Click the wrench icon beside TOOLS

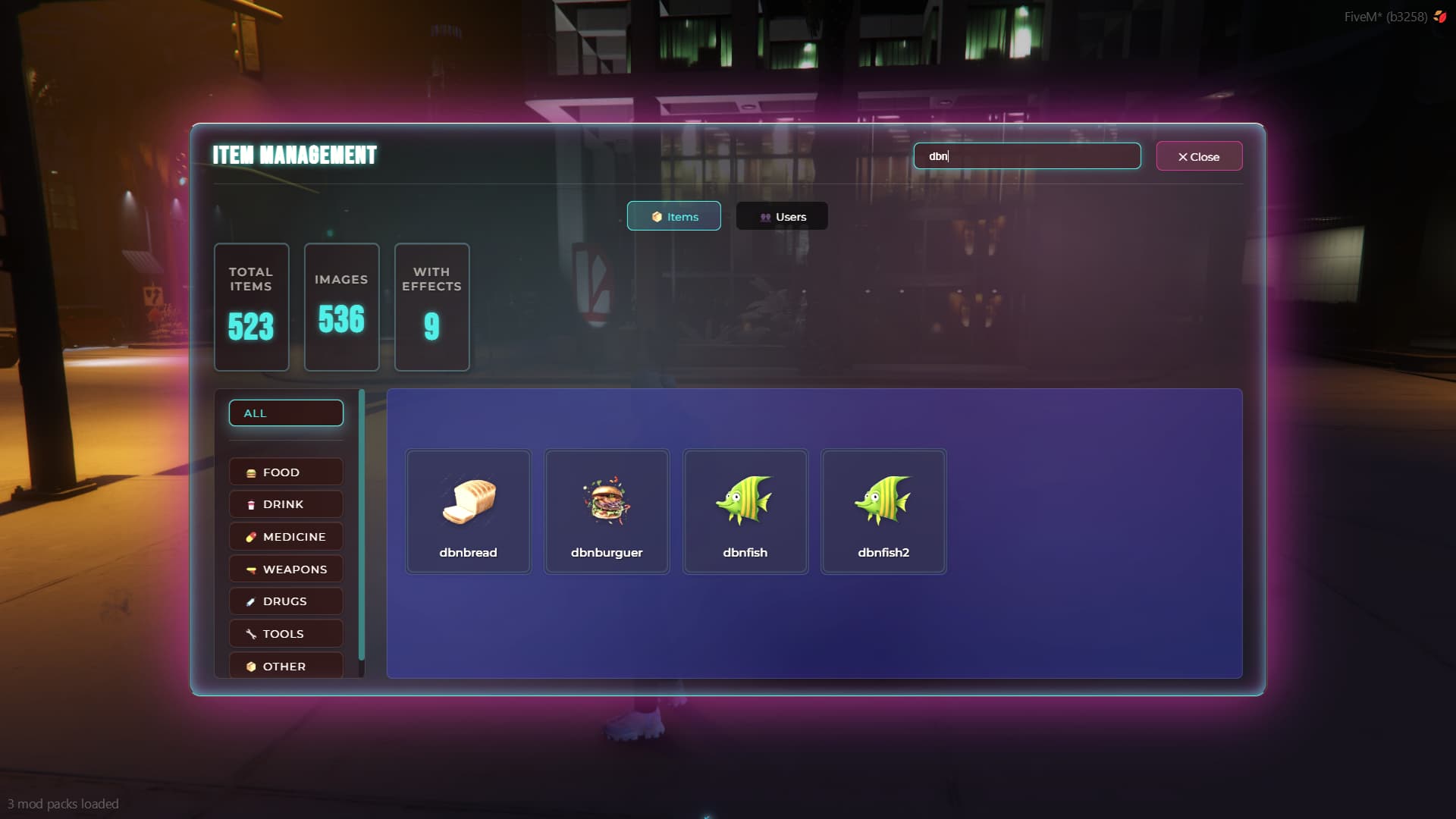pyautogui.click(x=250, y=633)
